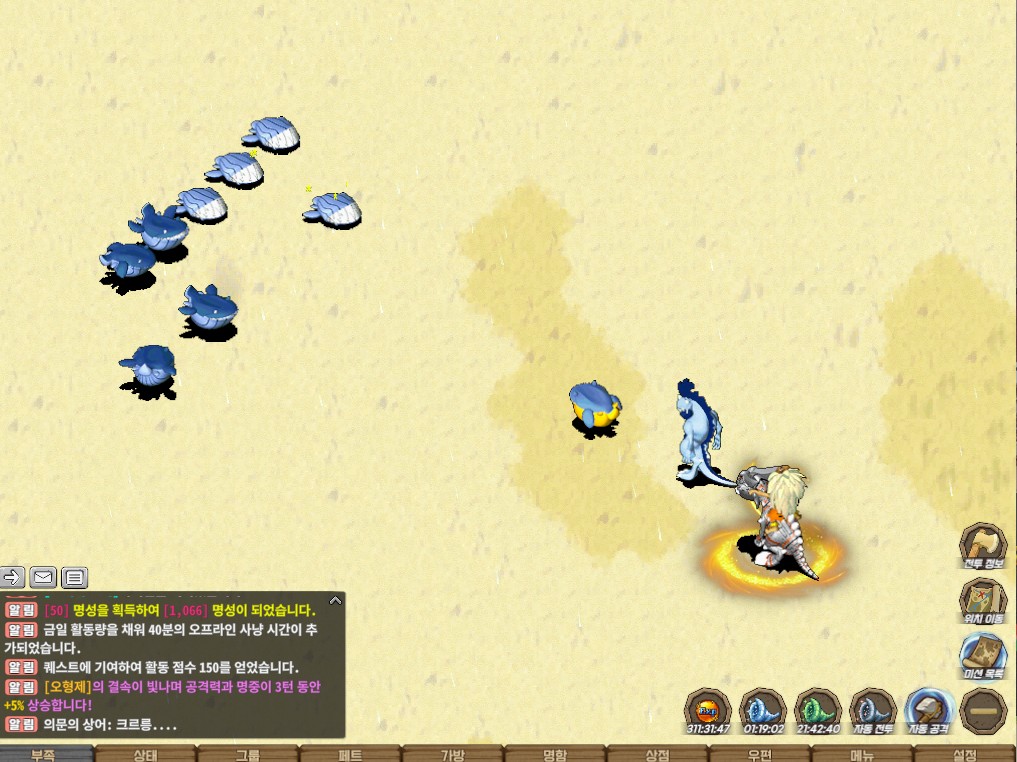Open the 설정 (settings) menu

(x=964, y=754)
